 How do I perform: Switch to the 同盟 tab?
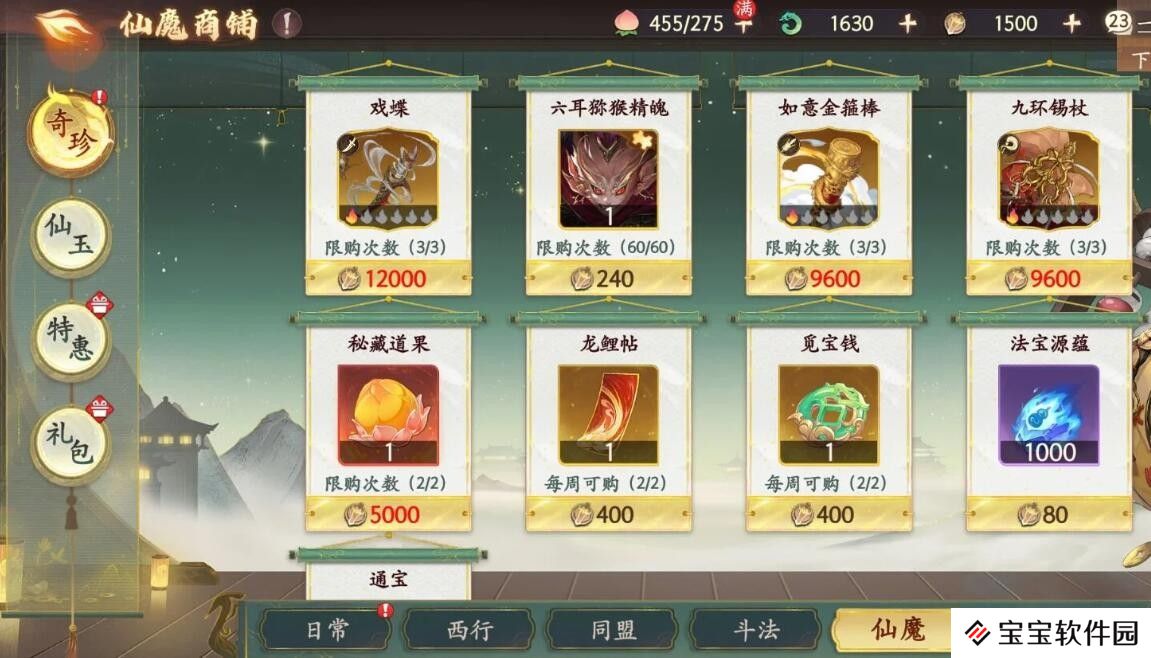point(612,630)
